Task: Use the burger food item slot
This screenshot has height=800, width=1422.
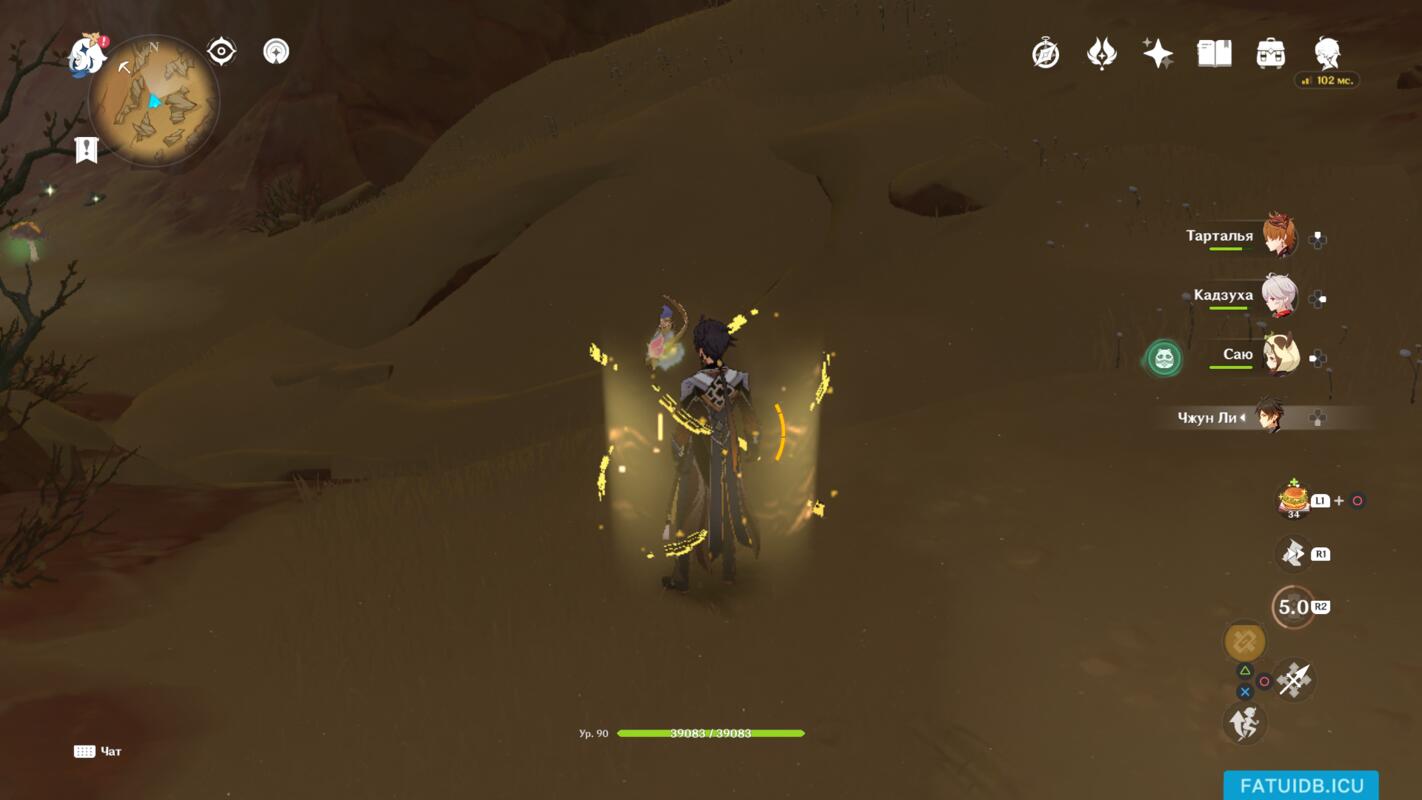Action: pos(1293,499)
